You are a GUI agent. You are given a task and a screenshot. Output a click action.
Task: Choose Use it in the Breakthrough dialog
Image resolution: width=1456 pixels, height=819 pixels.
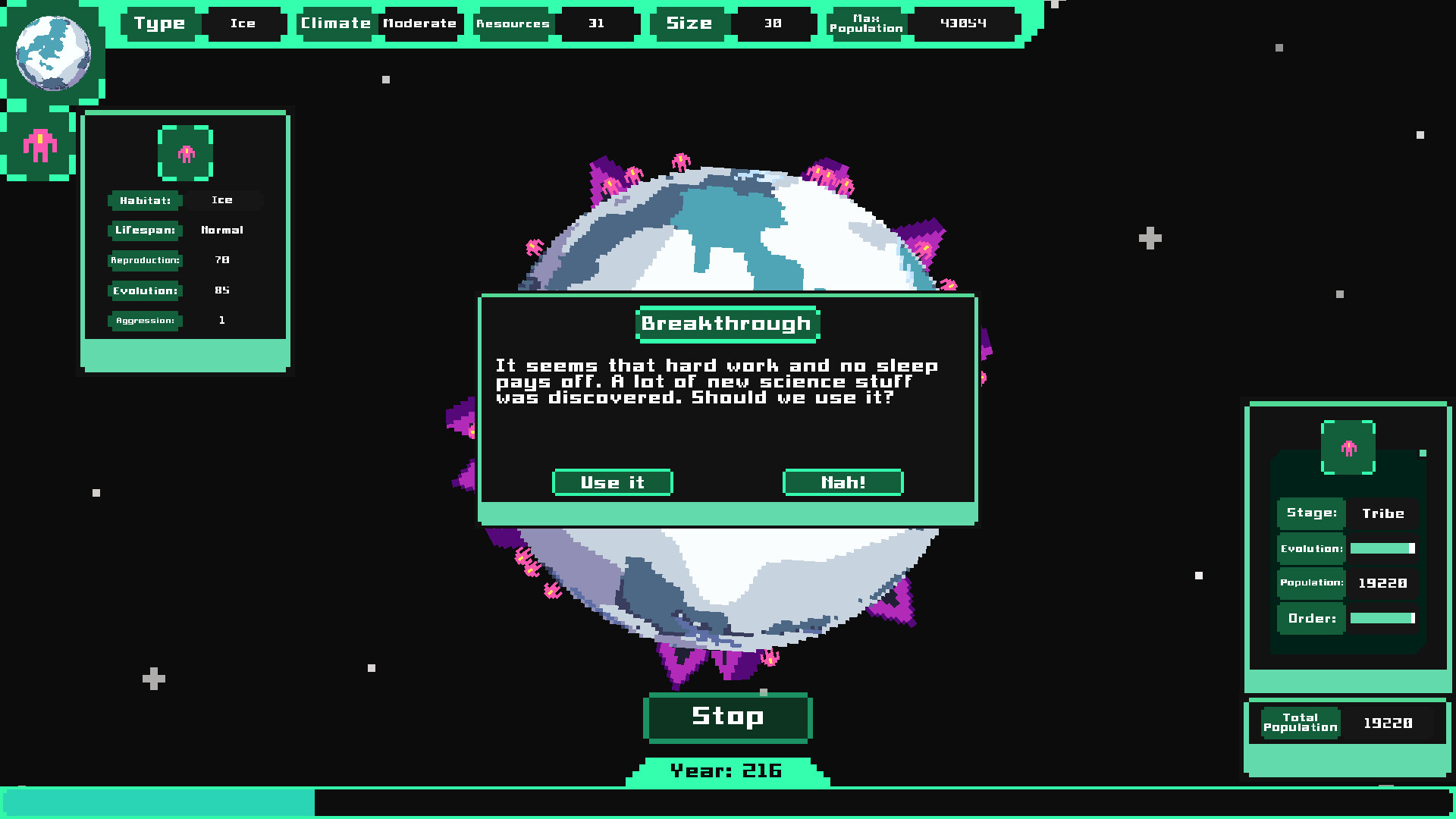pyautogui.click(x=612, y=482)
